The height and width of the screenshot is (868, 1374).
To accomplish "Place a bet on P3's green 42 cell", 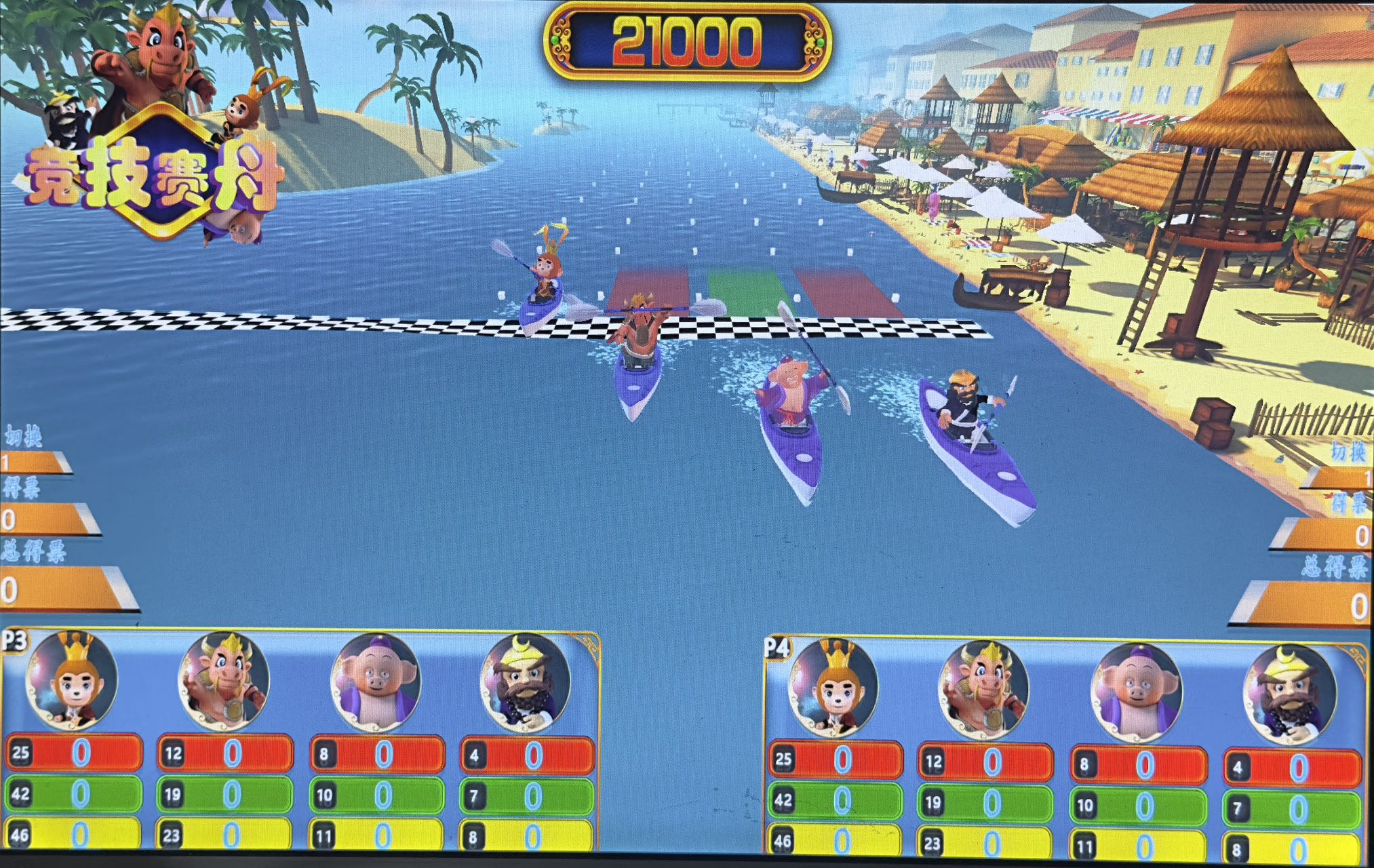I will (75, 794).
